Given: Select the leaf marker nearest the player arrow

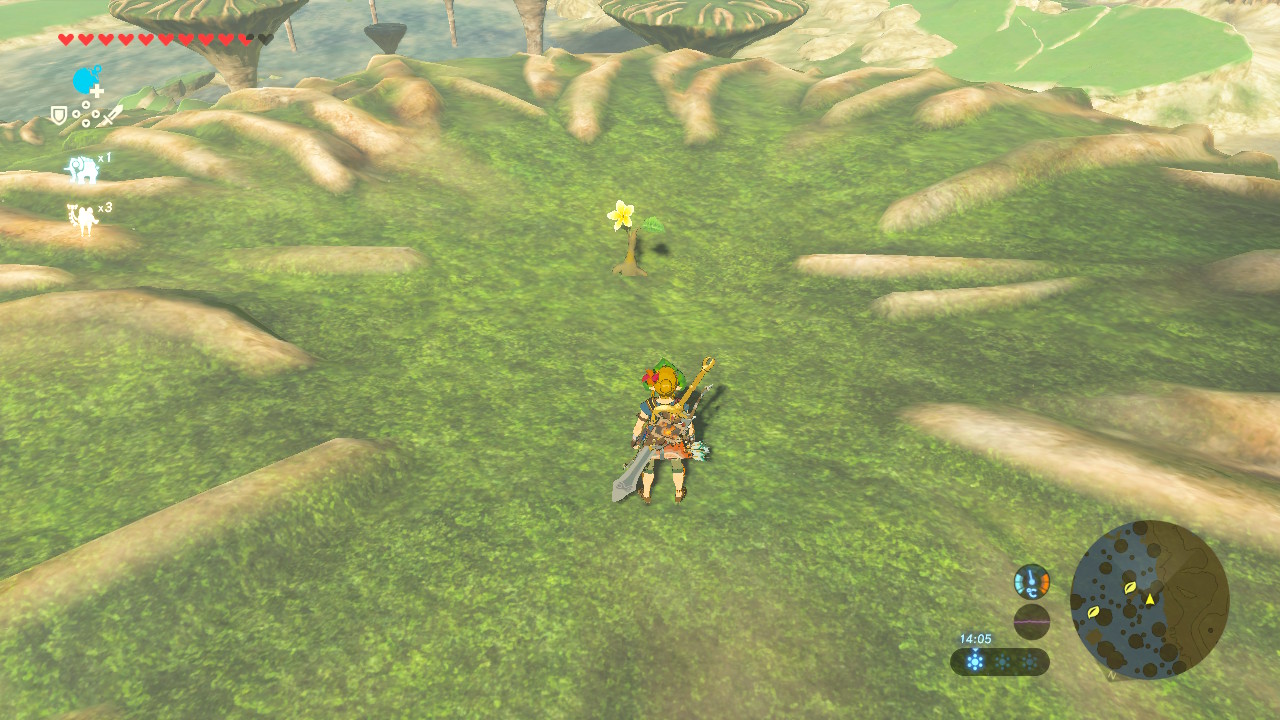Looking at the screenshot, I should [x=1130, y=588].
